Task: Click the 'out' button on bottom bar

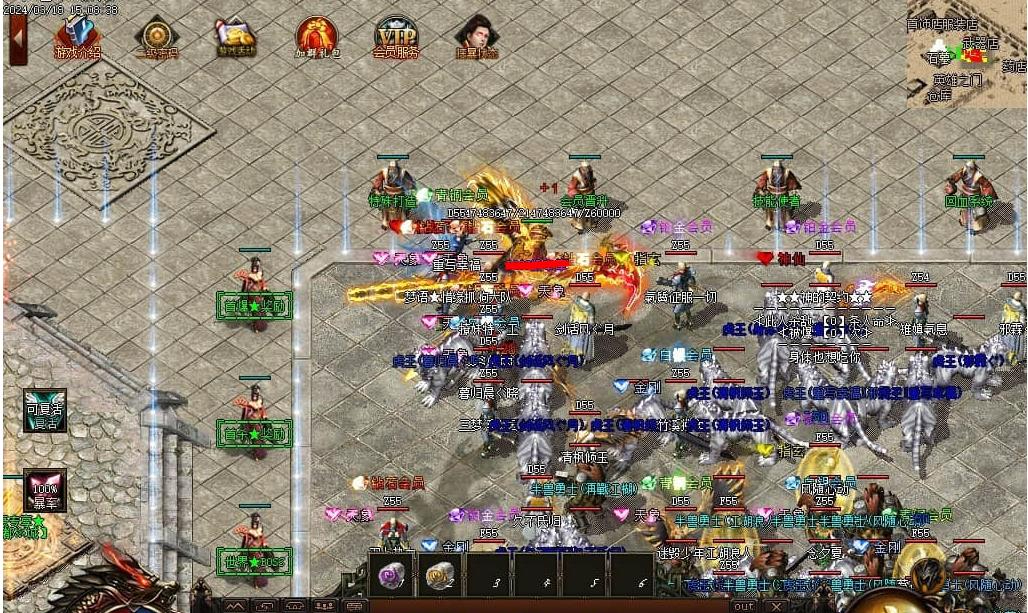Action: 743,606
